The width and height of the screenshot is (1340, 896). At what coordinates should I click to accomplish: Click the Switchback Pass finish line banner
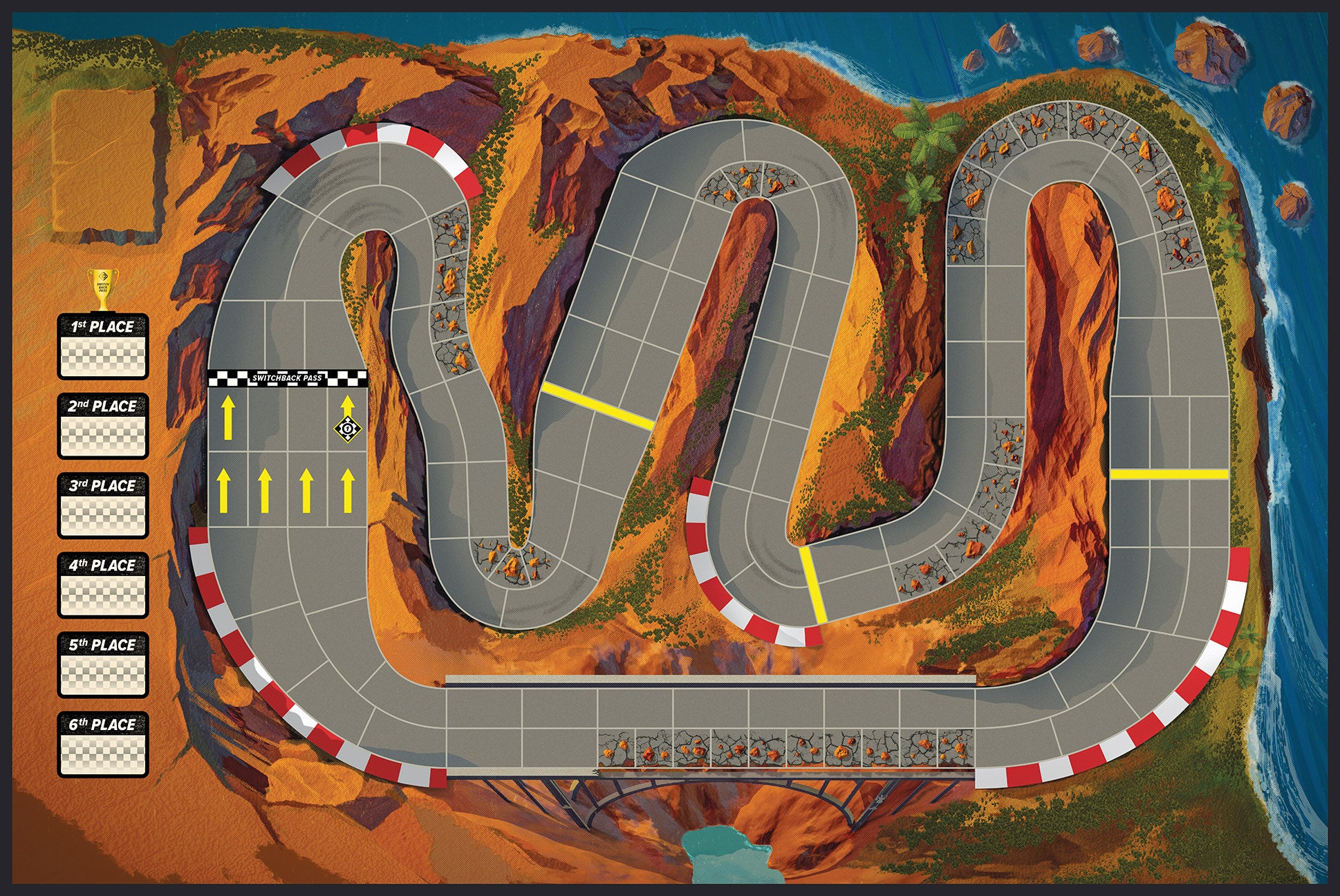(x=287, y=378)
